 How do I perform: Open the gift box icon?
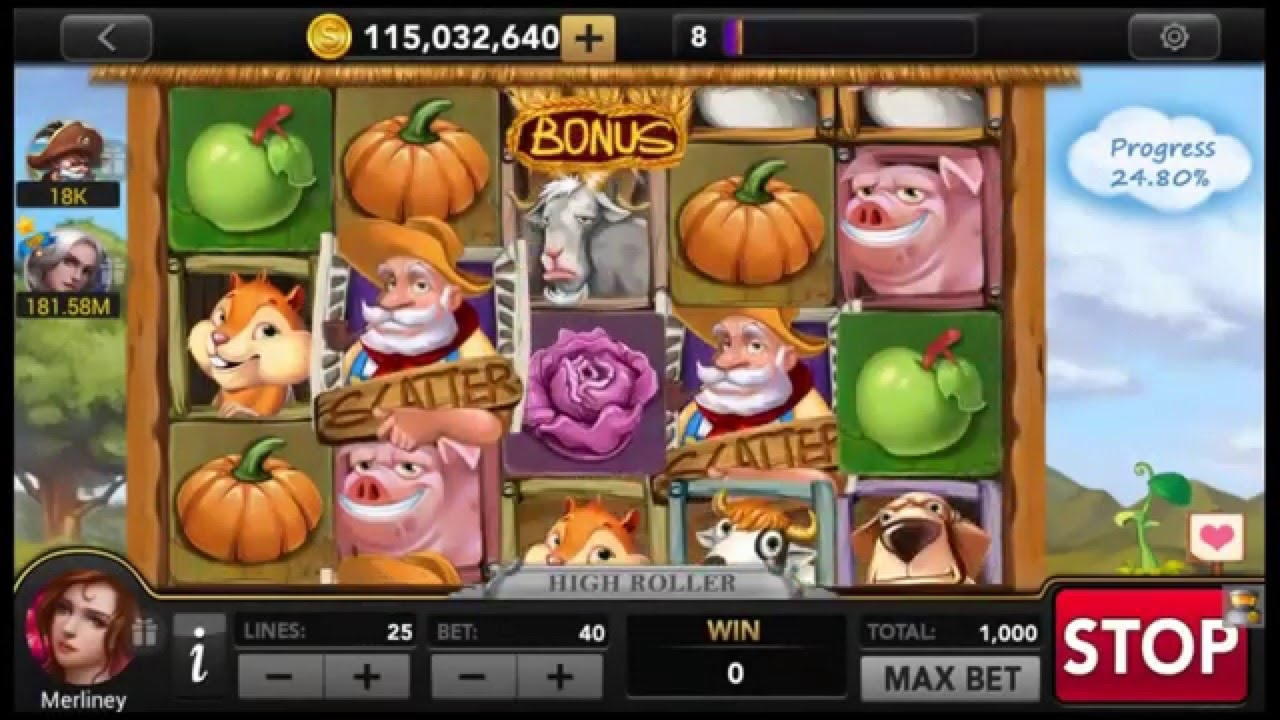click(x=145, y=632)
